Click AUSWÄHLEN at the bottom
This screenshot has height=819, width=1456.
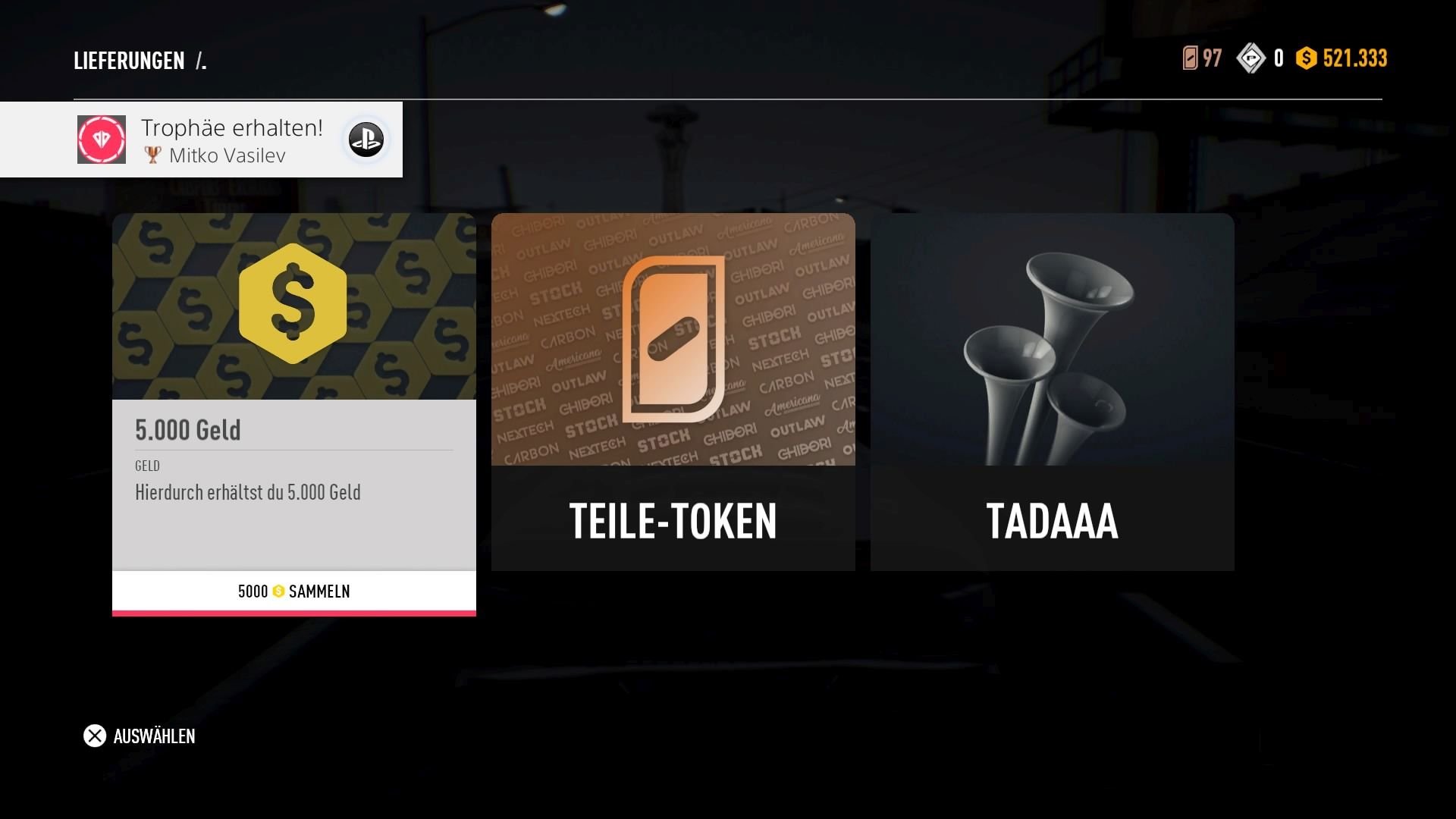153,736
